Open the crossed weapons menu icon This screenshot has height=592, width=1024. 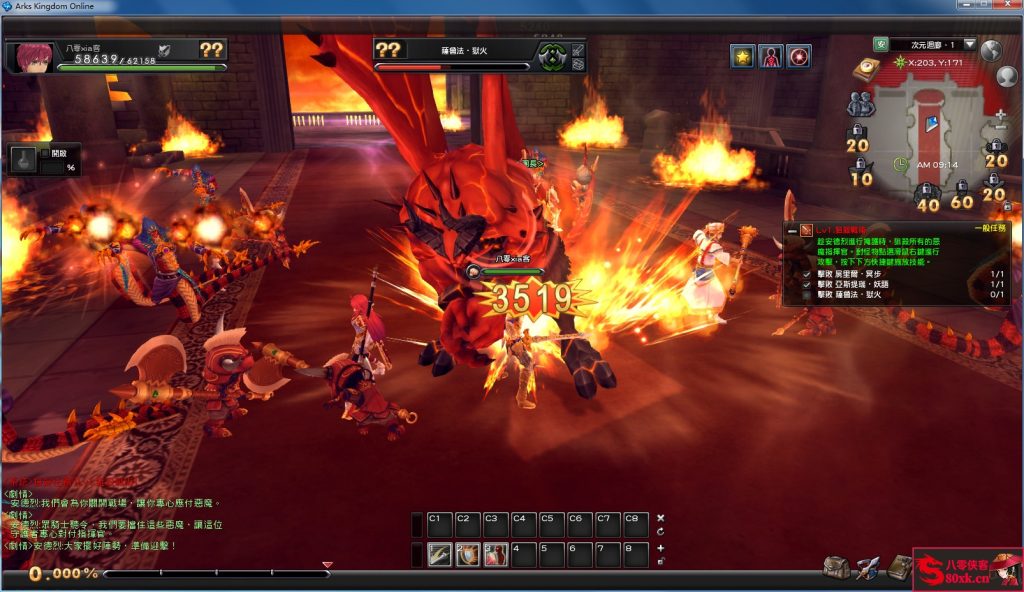click(867, 567)
